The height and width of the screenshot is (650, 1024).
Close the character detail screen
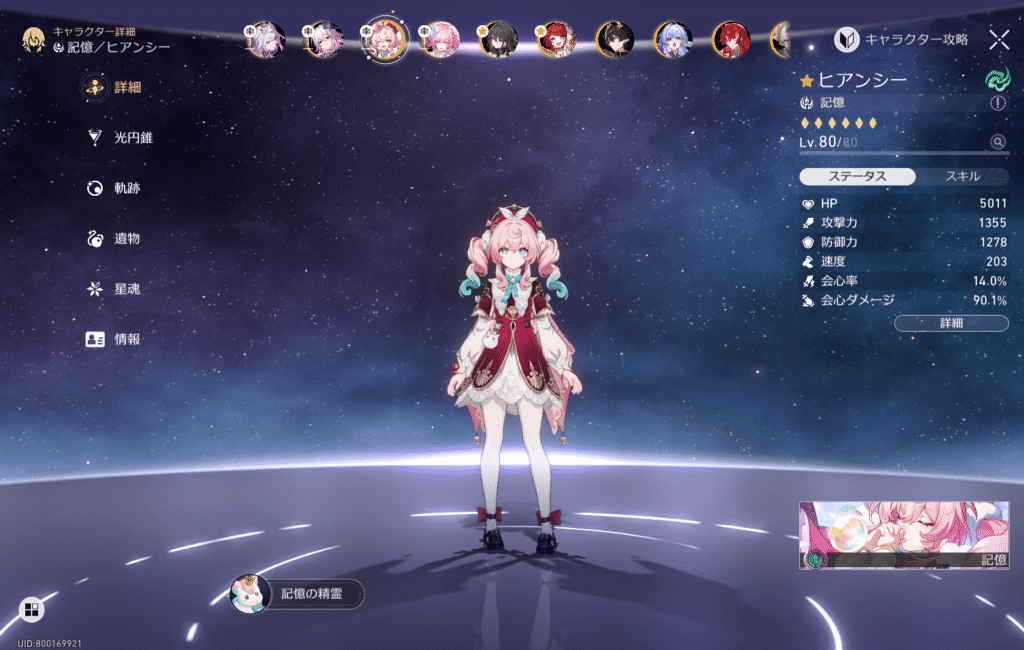(x=998, y=40)
